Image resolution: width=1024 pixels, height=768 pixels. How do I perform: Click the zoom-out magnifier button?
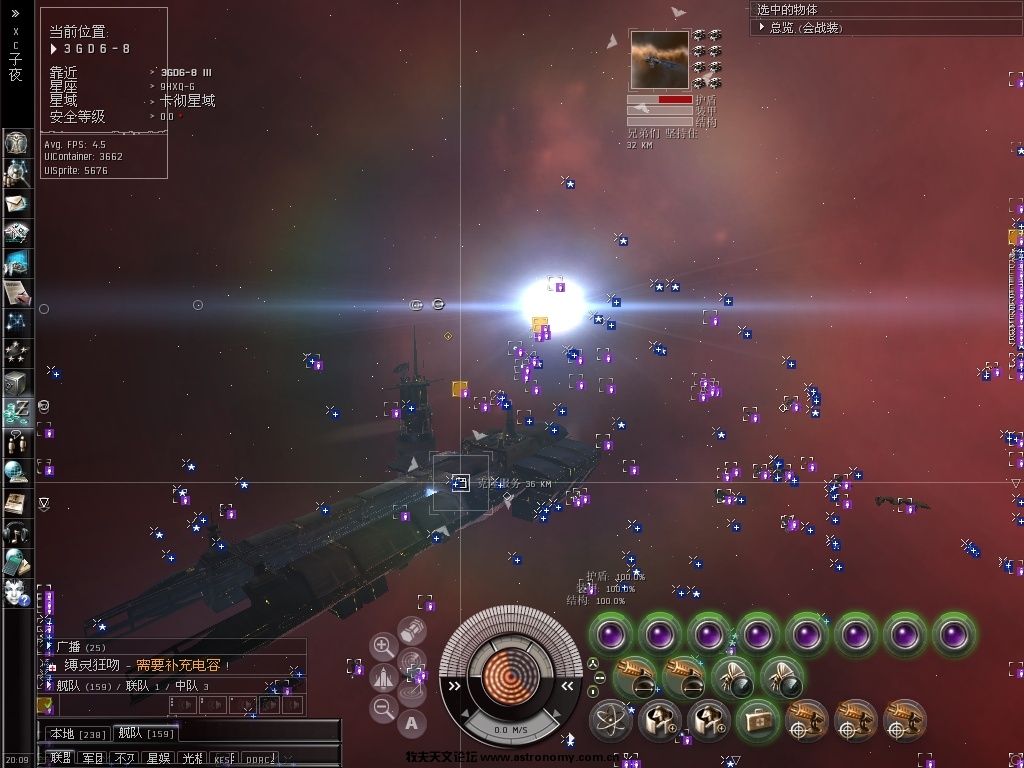pos(383,709)
